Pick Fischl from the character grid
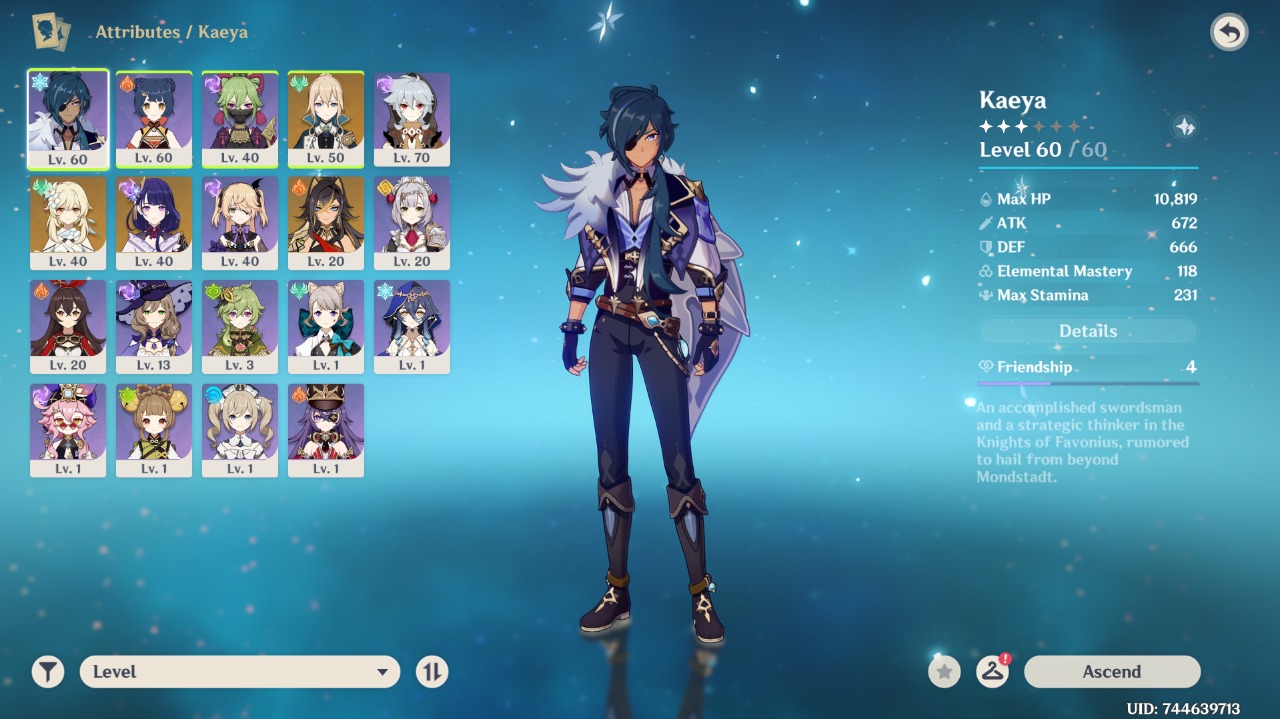1280x719 pixels. pyautogui.click(x=240, y=222)
